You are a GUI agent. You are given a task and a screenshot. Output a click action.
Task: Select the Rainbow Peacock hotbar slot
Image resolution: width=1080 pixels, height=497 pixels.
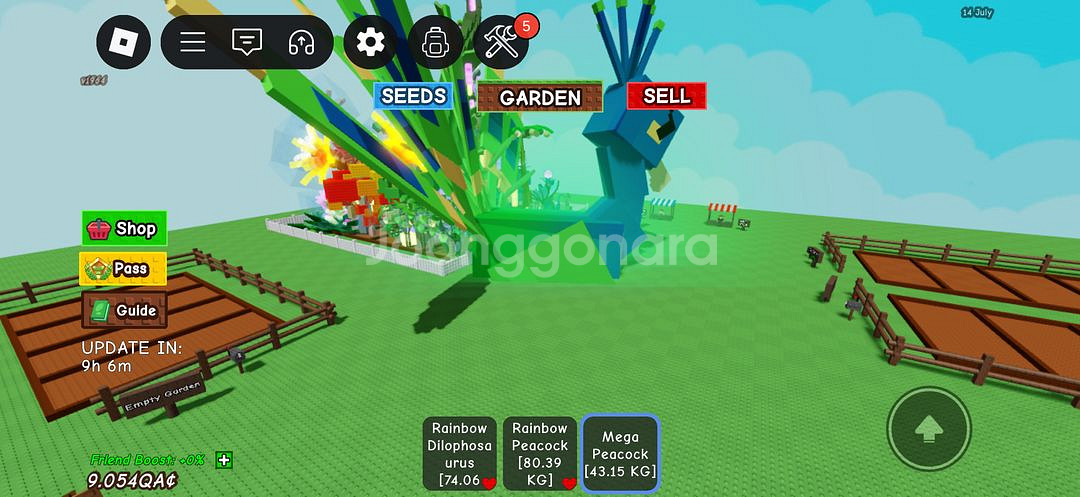coord(540,453)
